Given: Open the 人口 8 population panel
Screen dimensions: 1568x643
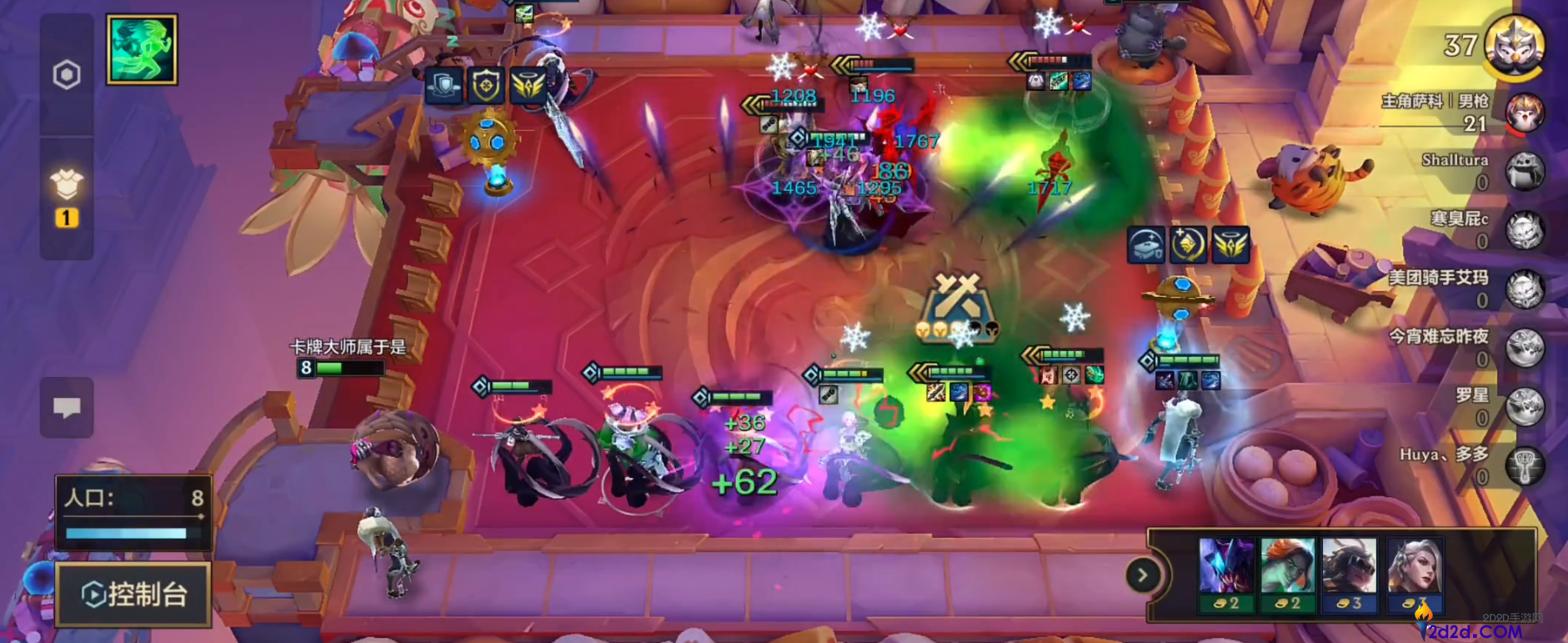Looking at the screenshot, I should pyautogui.click(x=133, y=511).
